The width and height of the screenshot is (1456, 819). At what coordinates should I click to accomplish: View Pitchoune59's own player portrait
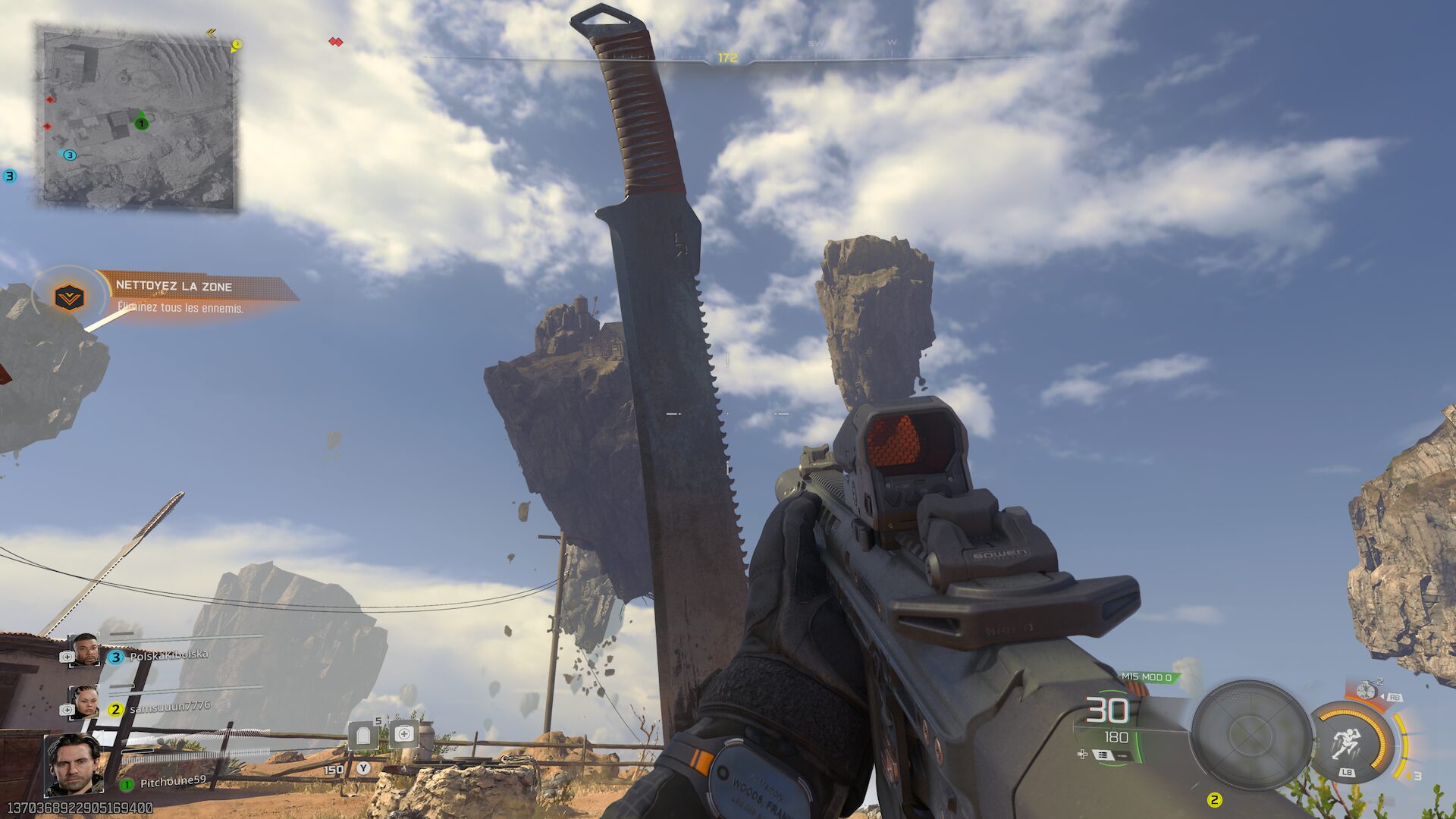[x=74, y=764]
